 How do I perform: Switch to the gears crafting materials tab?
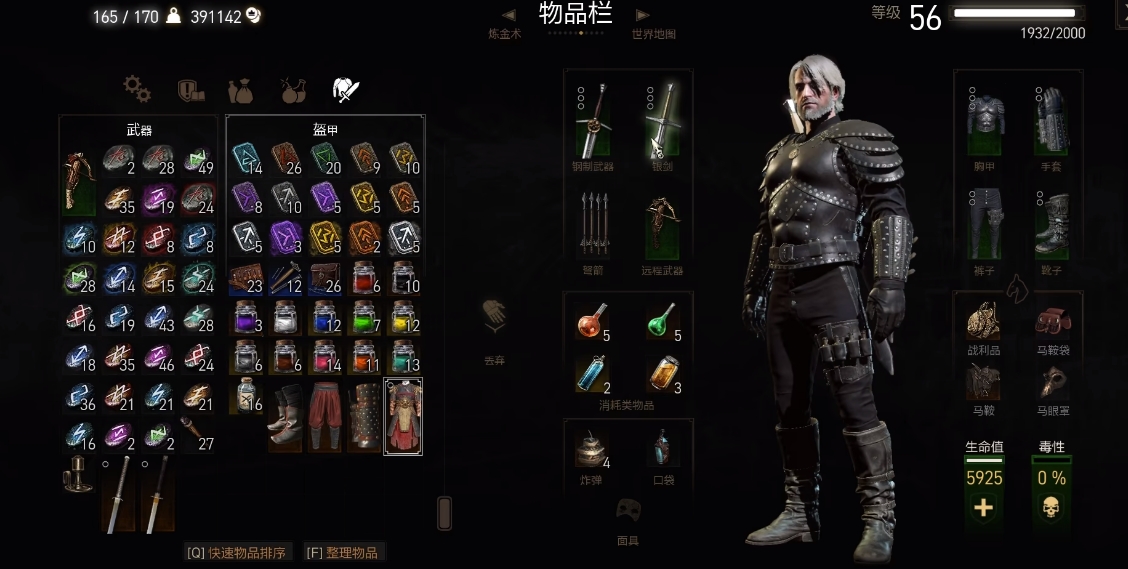(137, 89)
